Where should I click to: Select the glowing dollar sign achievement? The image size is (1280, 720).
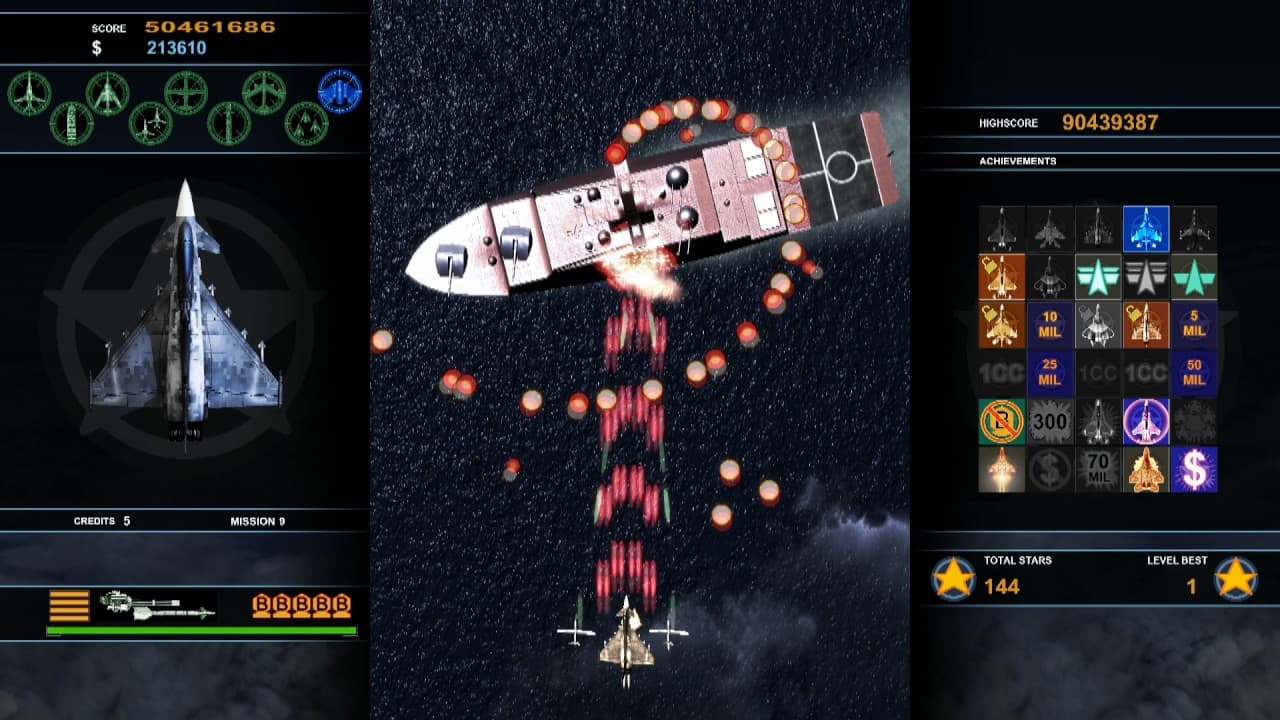[1193, 469]
